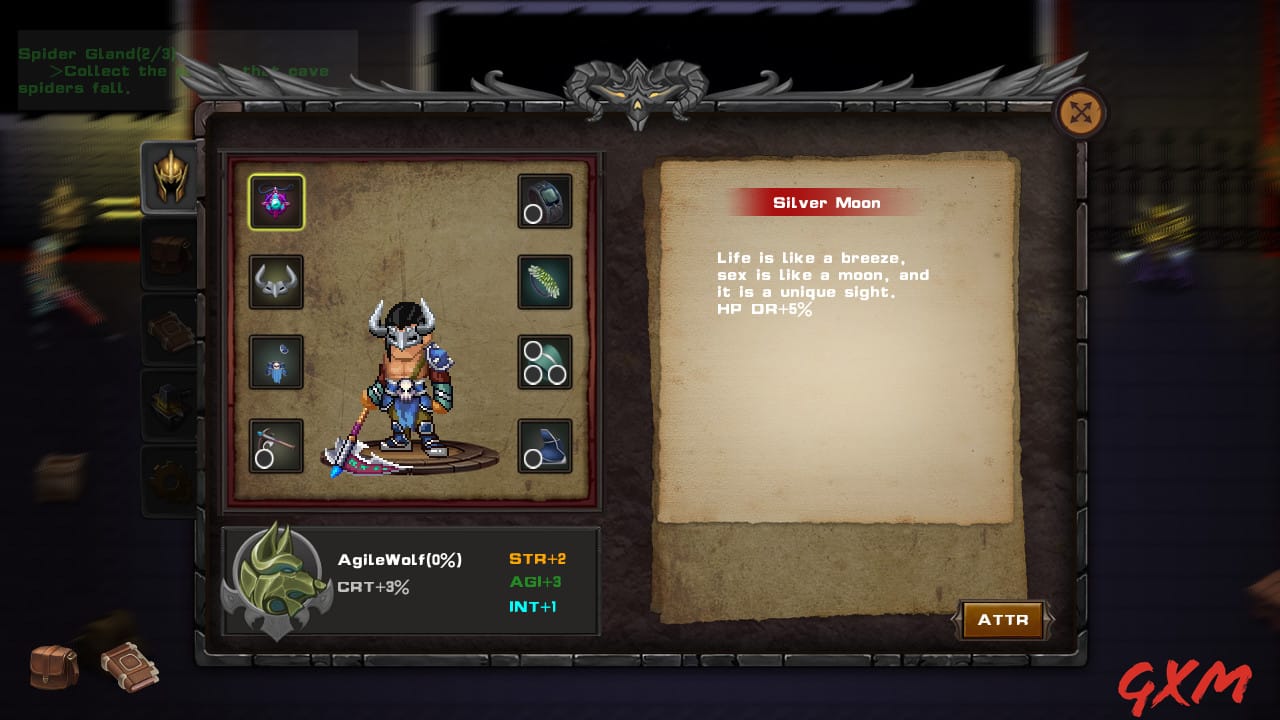Click the AgileWolf wolf head emblem
The height and width of the screenshot is (720, 1280).
[x=275, y=580]
